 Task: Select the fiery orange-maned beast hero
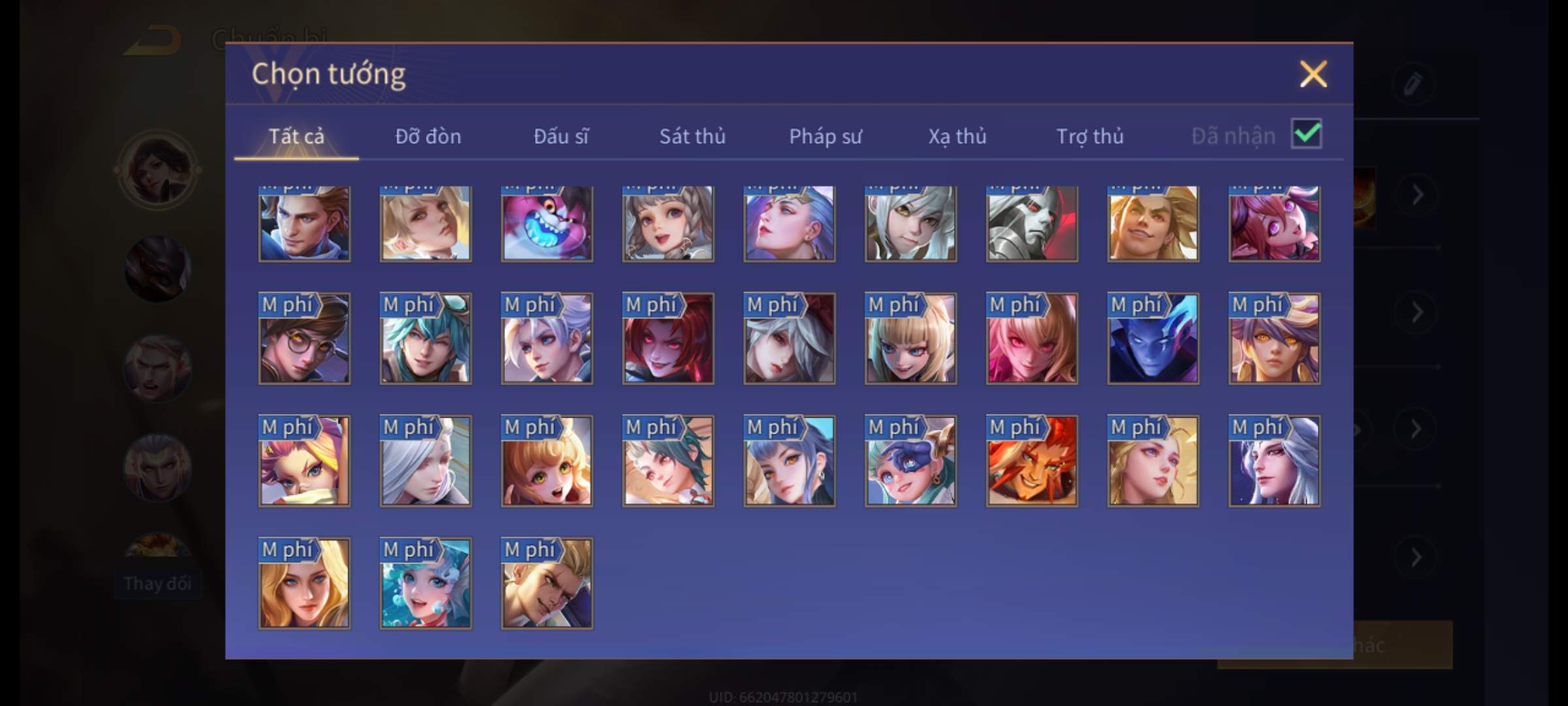(1032, 461)
